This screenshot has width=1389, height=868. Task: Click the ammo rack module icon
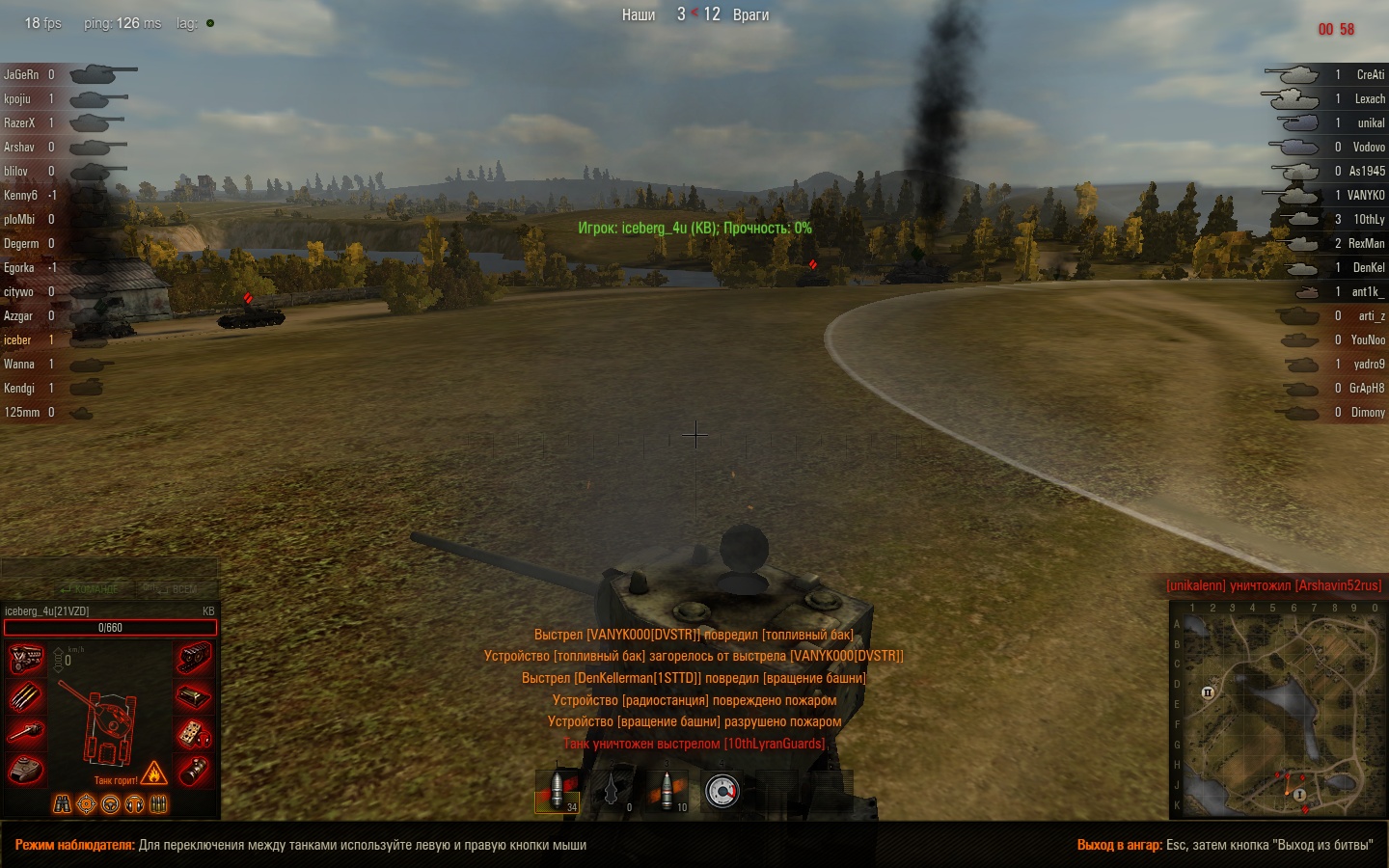(x=26, y=695)
